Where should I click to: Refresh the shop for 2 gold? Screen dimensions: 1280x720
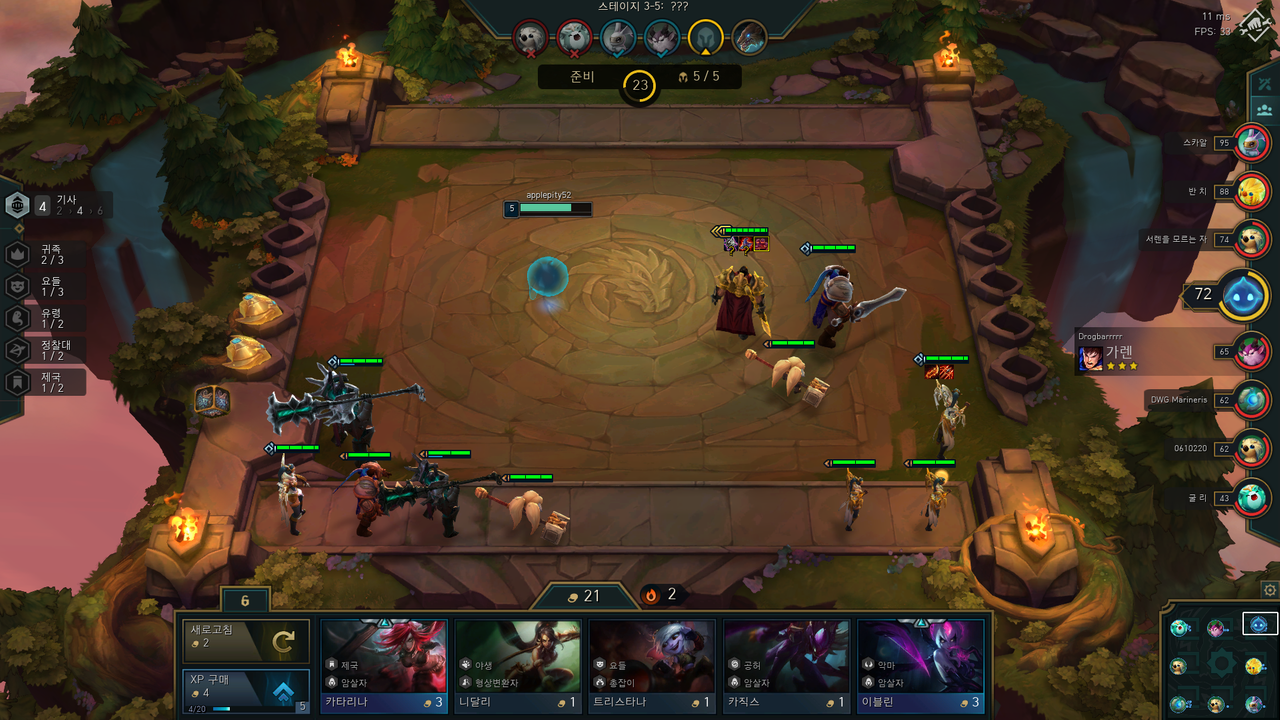click(245, 642)
